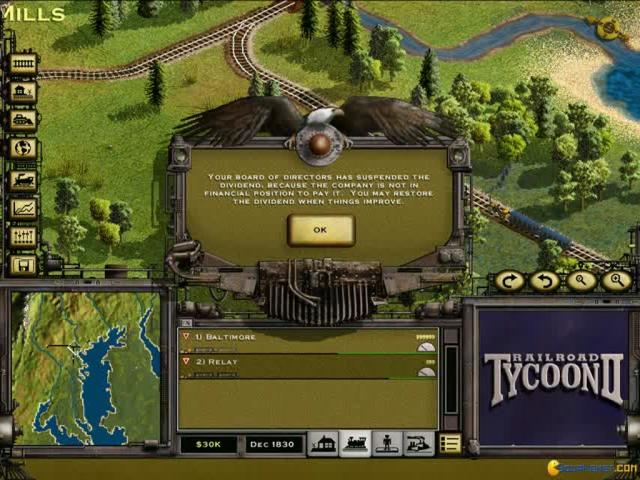This screenshot has width=640, height=480.
Task: Choose the build station tool
Action: (x=23, y=92)
